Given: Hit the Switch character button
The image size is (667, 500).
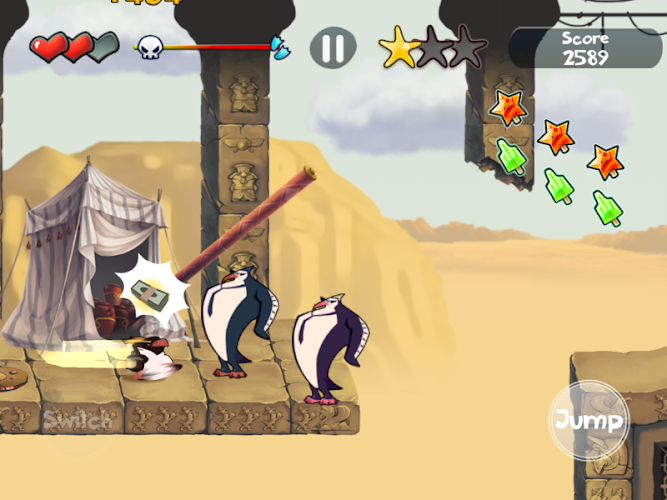Looking at the screenshot, I should tap(77, 420).
